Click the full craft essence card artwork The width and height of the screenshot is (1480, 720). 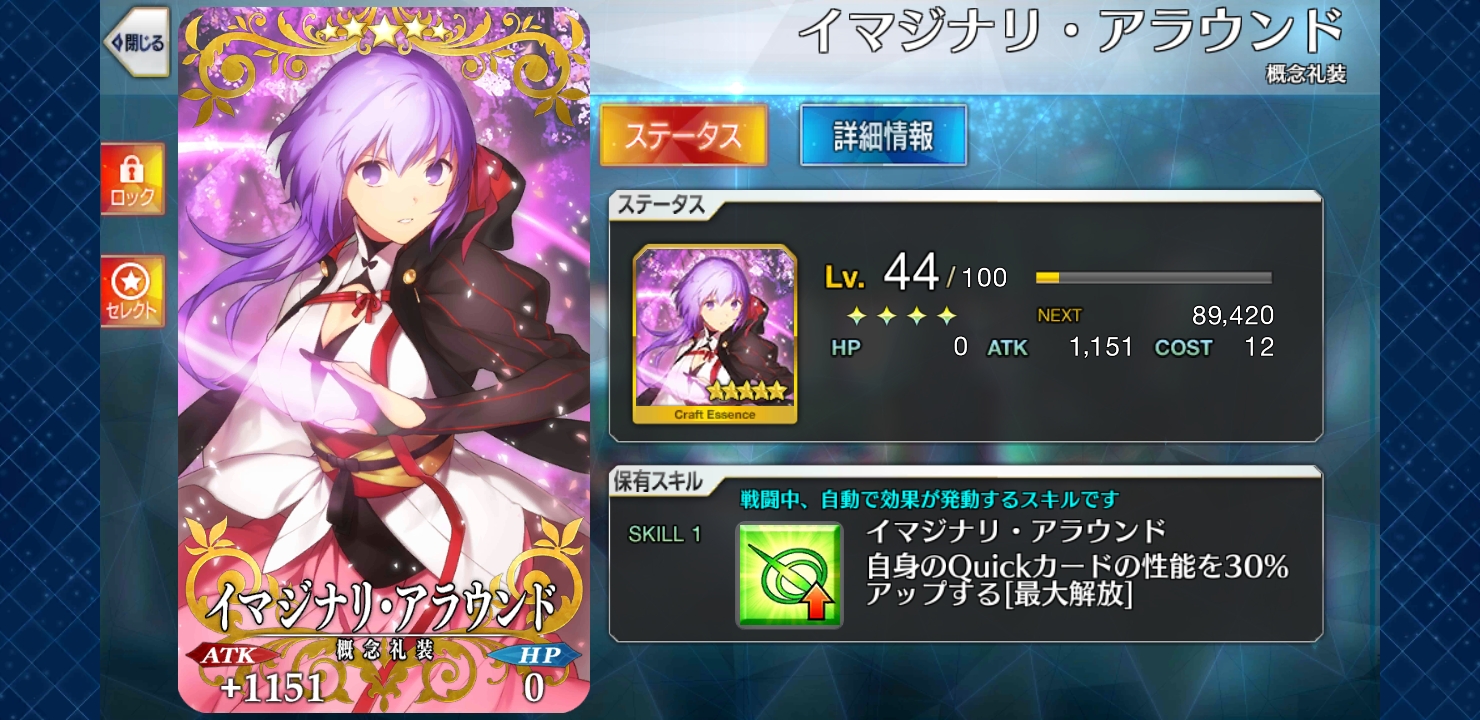coord(383,360)
